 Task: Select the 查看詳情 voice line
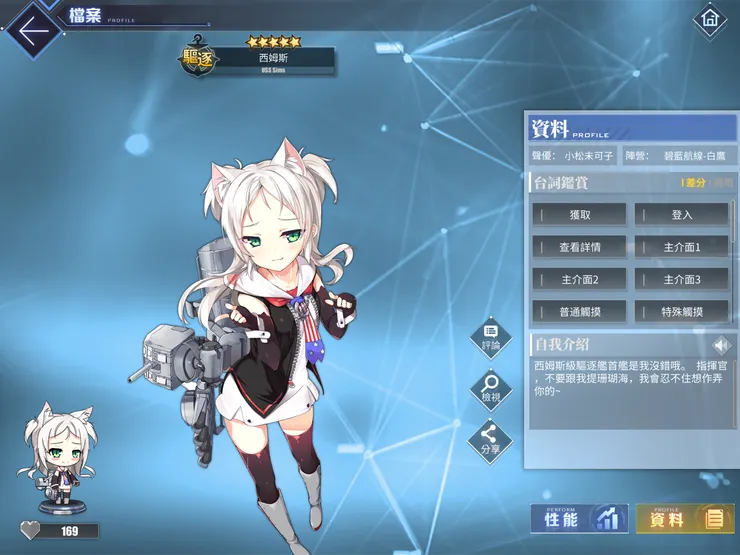(580, 247)
